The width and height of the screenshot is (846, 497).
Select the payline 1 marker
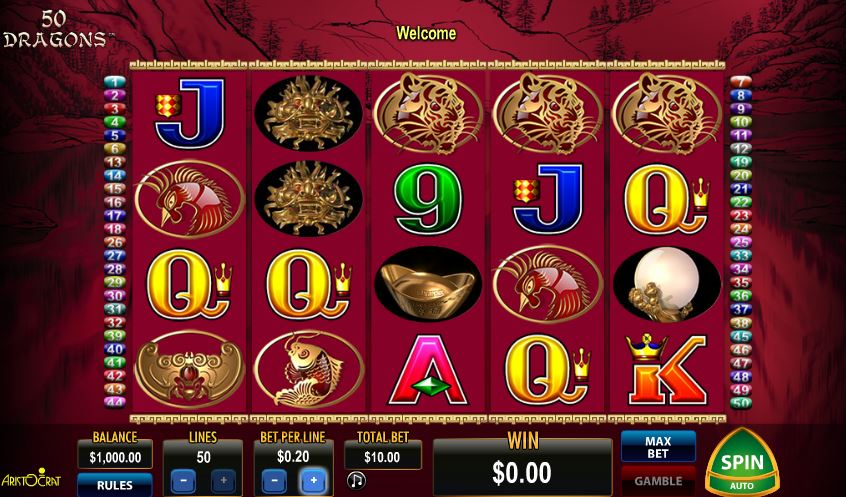(114, 82)
